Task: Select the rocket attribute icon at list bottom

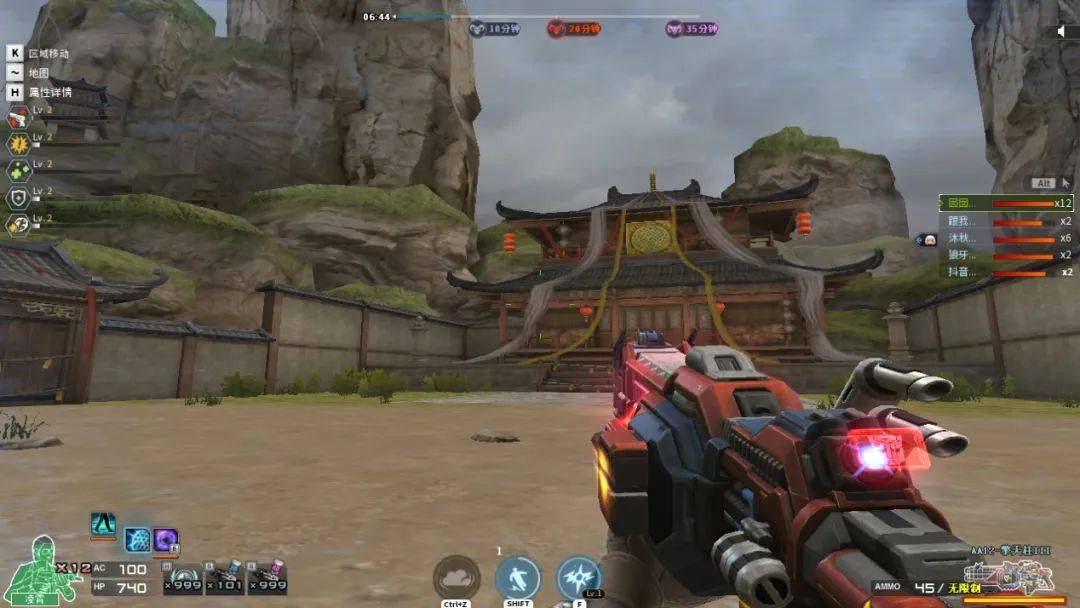Action: coord(17,225)
